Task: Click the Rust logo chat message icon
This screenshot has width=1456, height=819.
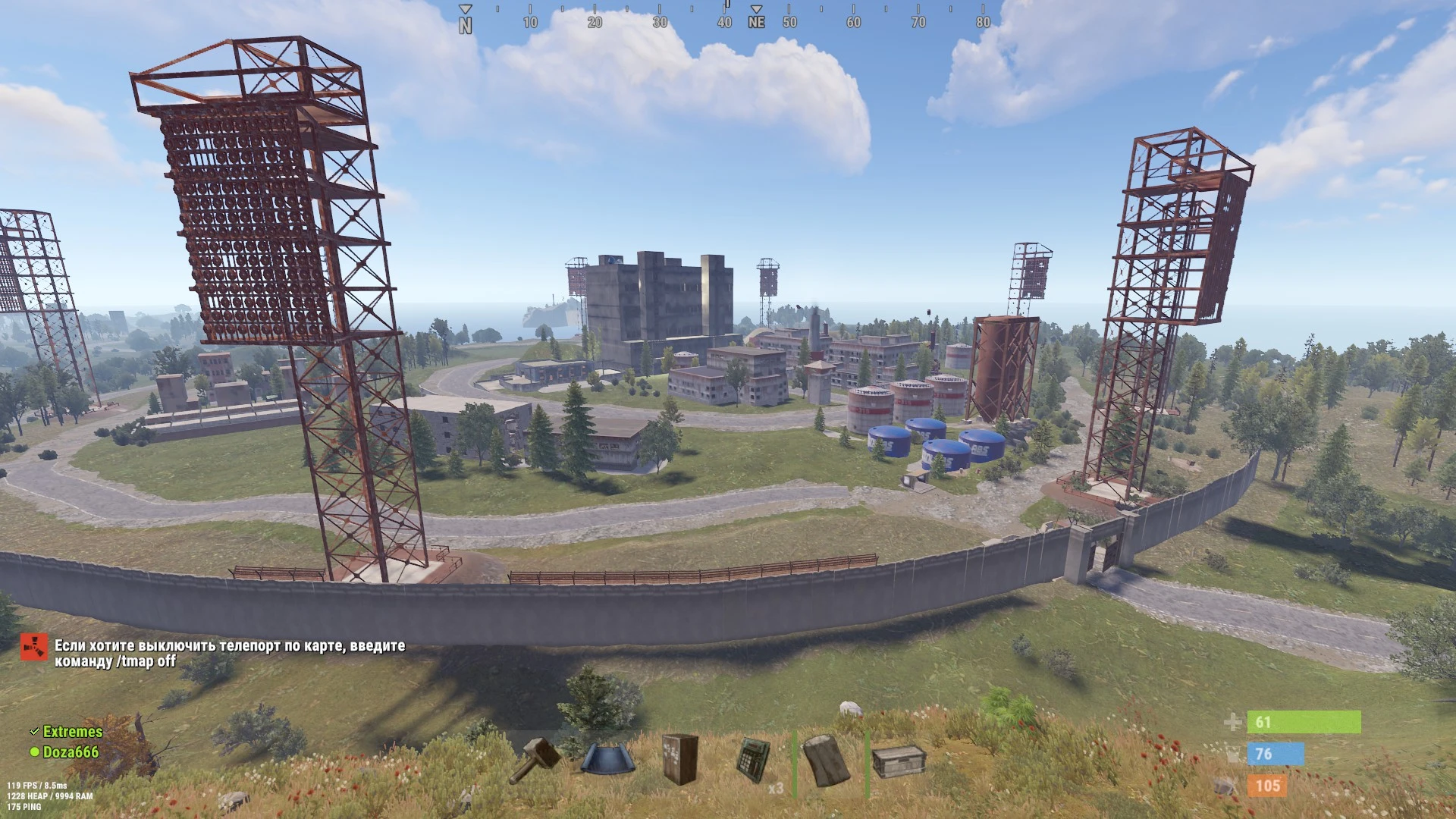Action: pos(33,647)
